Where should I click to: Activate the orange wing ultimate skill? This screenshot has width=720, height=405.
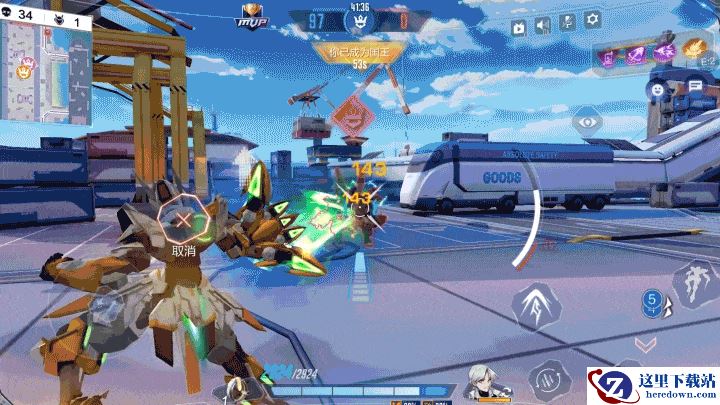pyautogui.click(x=694, y=50)
